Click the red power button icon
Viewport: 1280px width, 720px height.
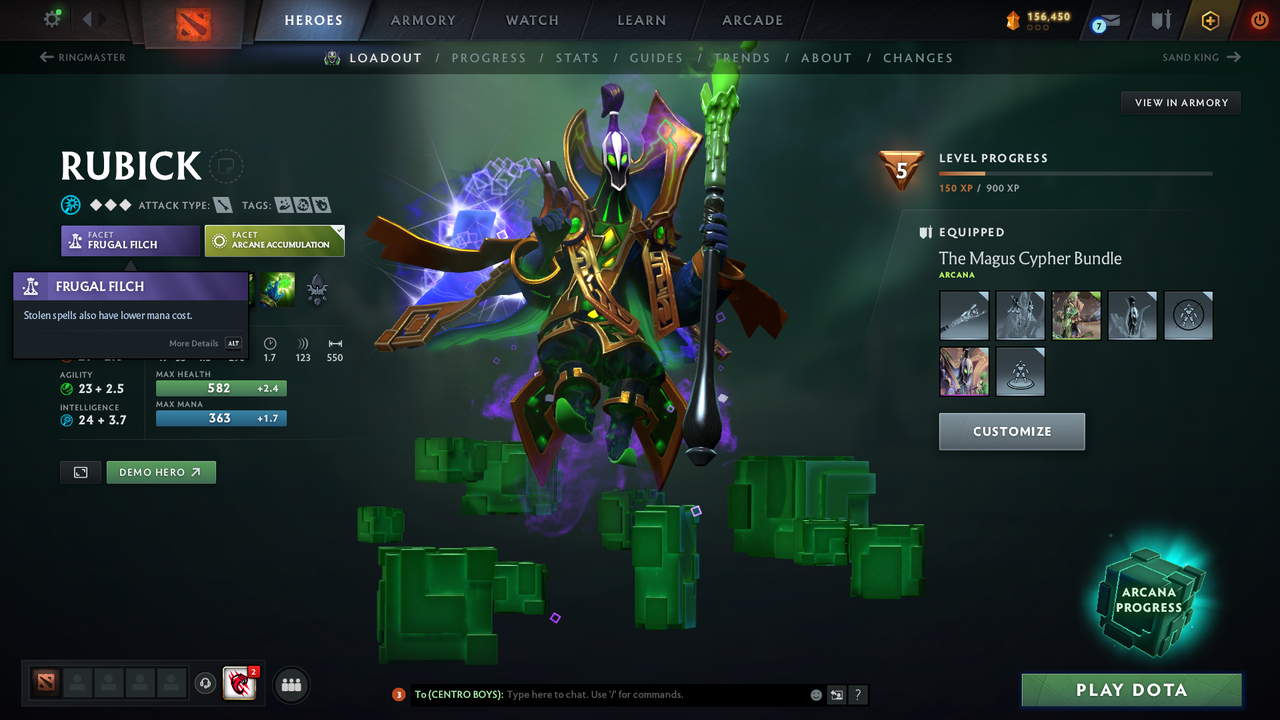click(x=1258, y=20)
